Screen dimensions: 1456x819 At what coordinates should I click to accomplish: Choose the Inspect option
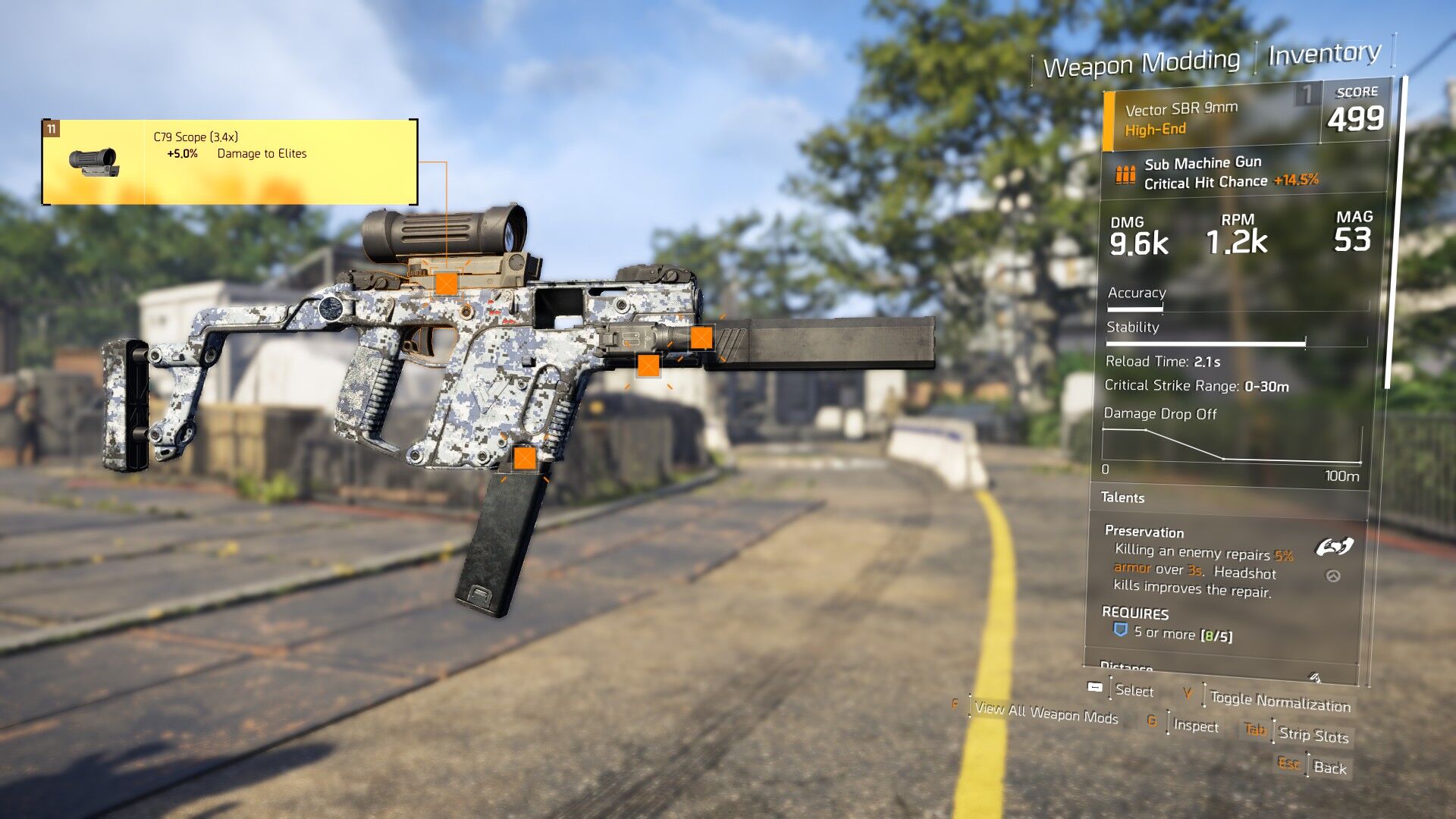[x=1196, y=726]
